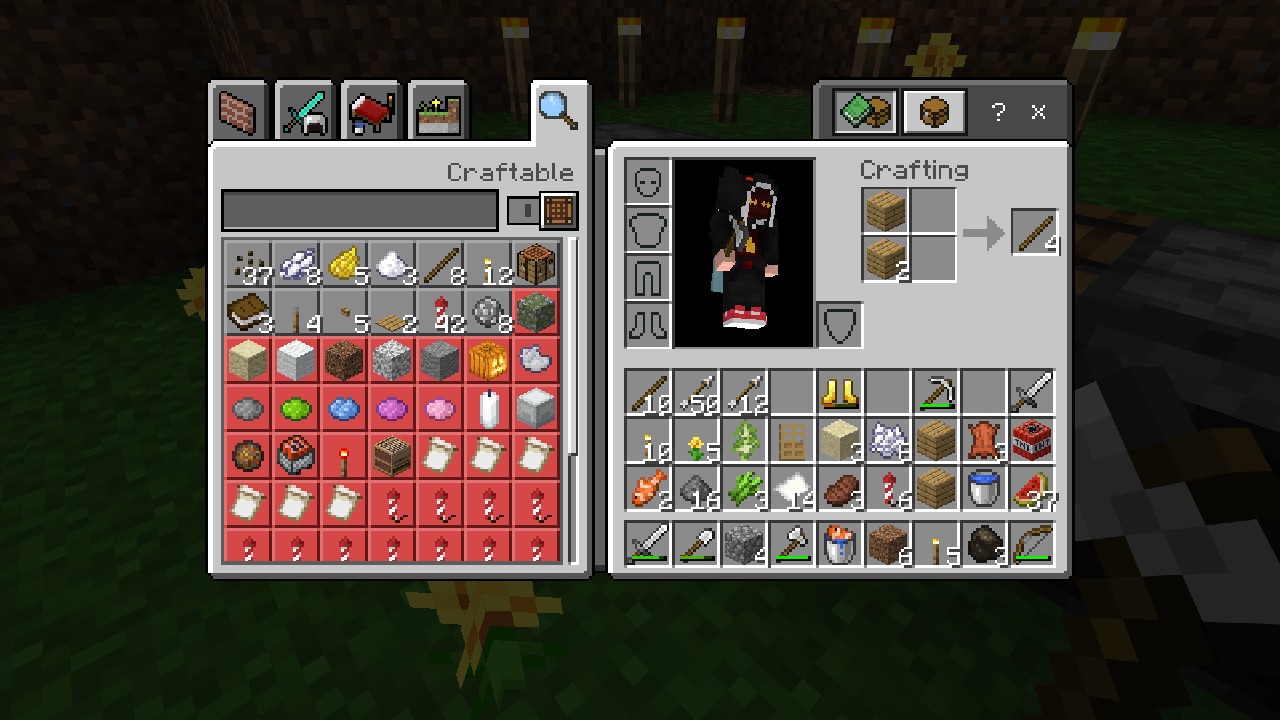Select the golden boots in the inventory
Viewport: 1280px width, 720px height.
[x=840, y=392]
